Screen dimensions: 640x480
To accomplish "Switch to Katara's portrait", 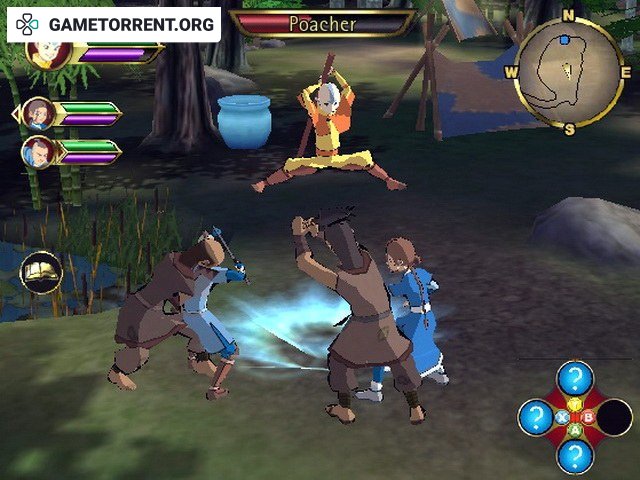I will 38,114.
